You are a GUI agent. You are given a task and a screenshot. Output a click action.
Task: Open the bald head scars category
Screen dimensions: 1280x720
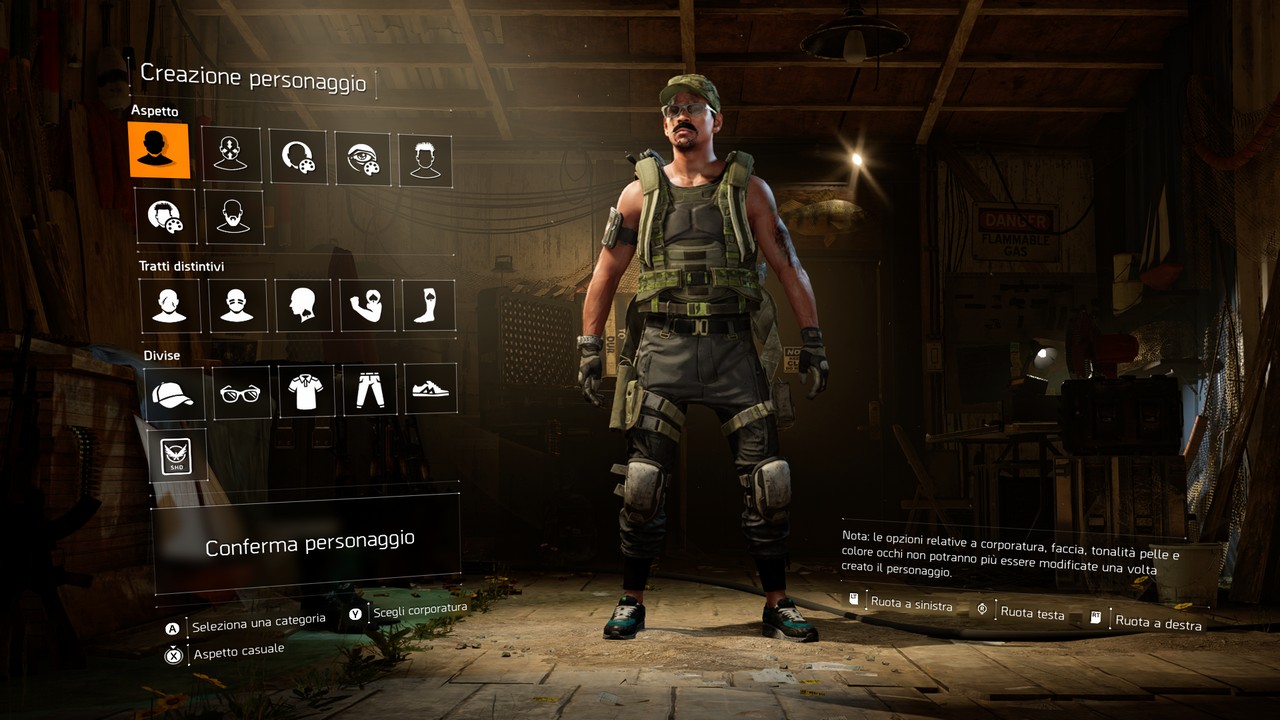[170, 305]
